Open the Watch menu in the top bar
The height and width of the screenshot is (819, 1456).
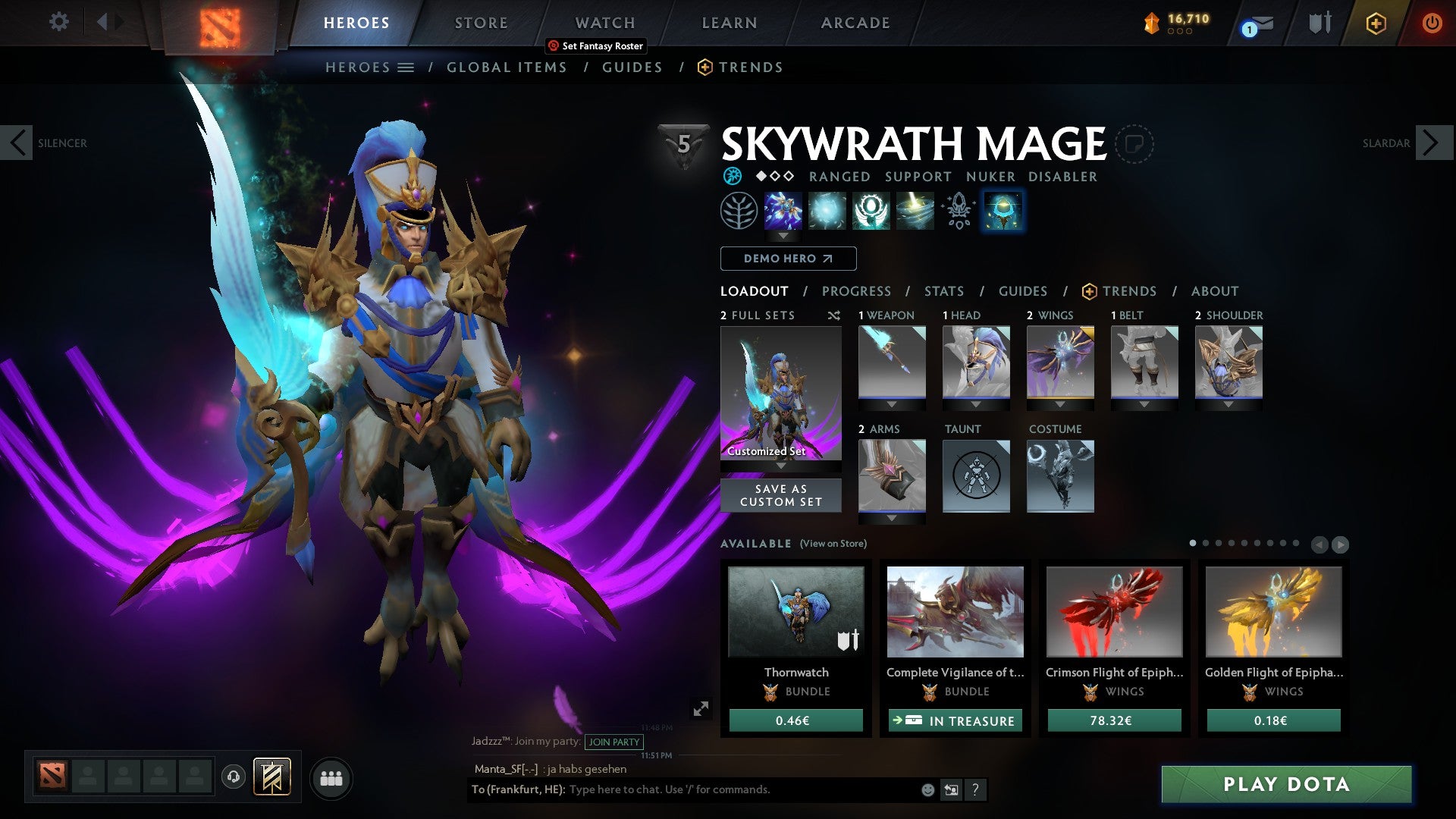click(605, 23)
